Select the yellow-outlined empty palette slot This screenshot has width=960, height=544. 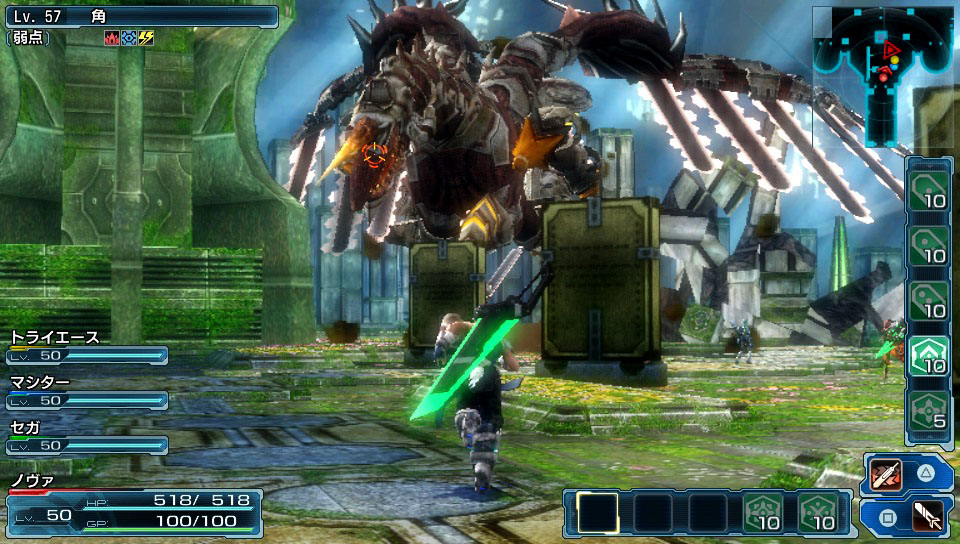point(598,511)
